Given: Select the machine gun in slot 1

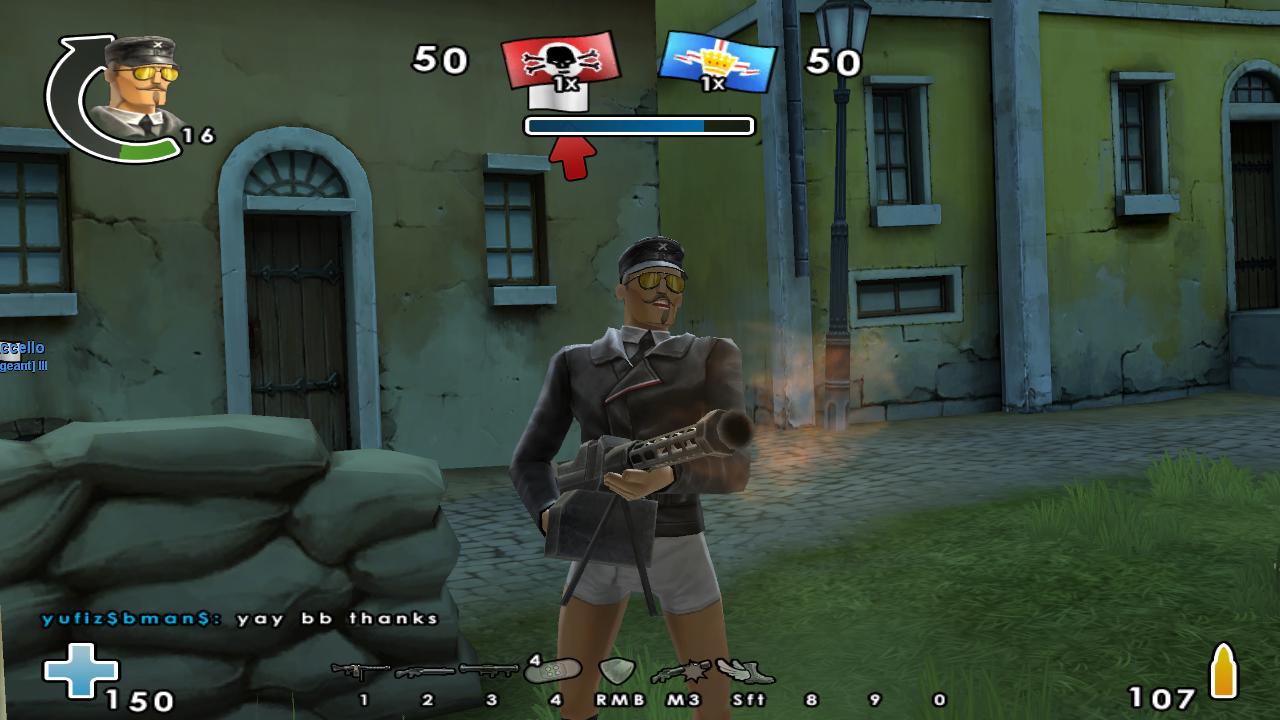Looking at the screenshot, I should (x=360, y=670).
